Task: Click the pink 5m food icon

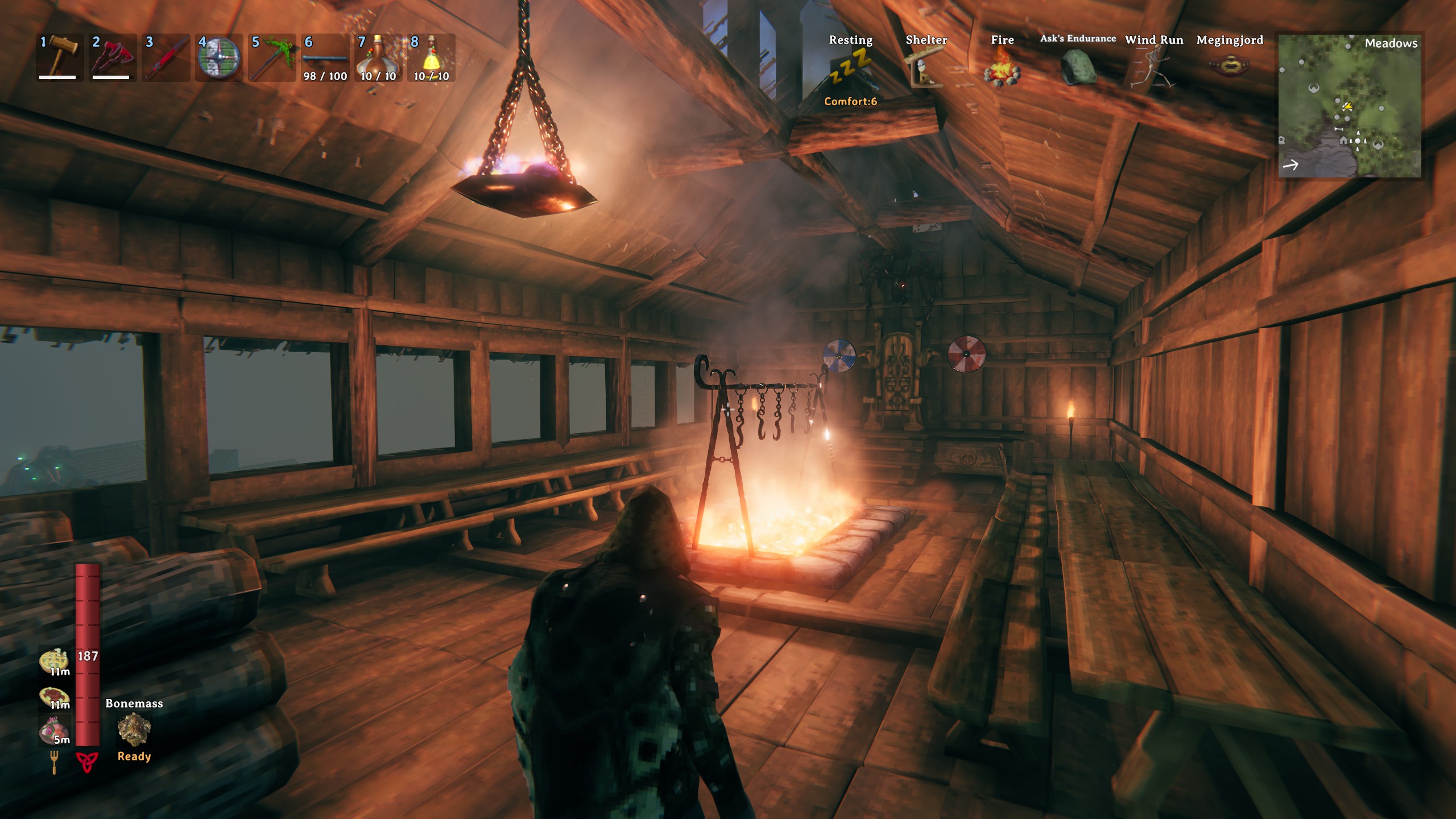Action: (54, 730)
